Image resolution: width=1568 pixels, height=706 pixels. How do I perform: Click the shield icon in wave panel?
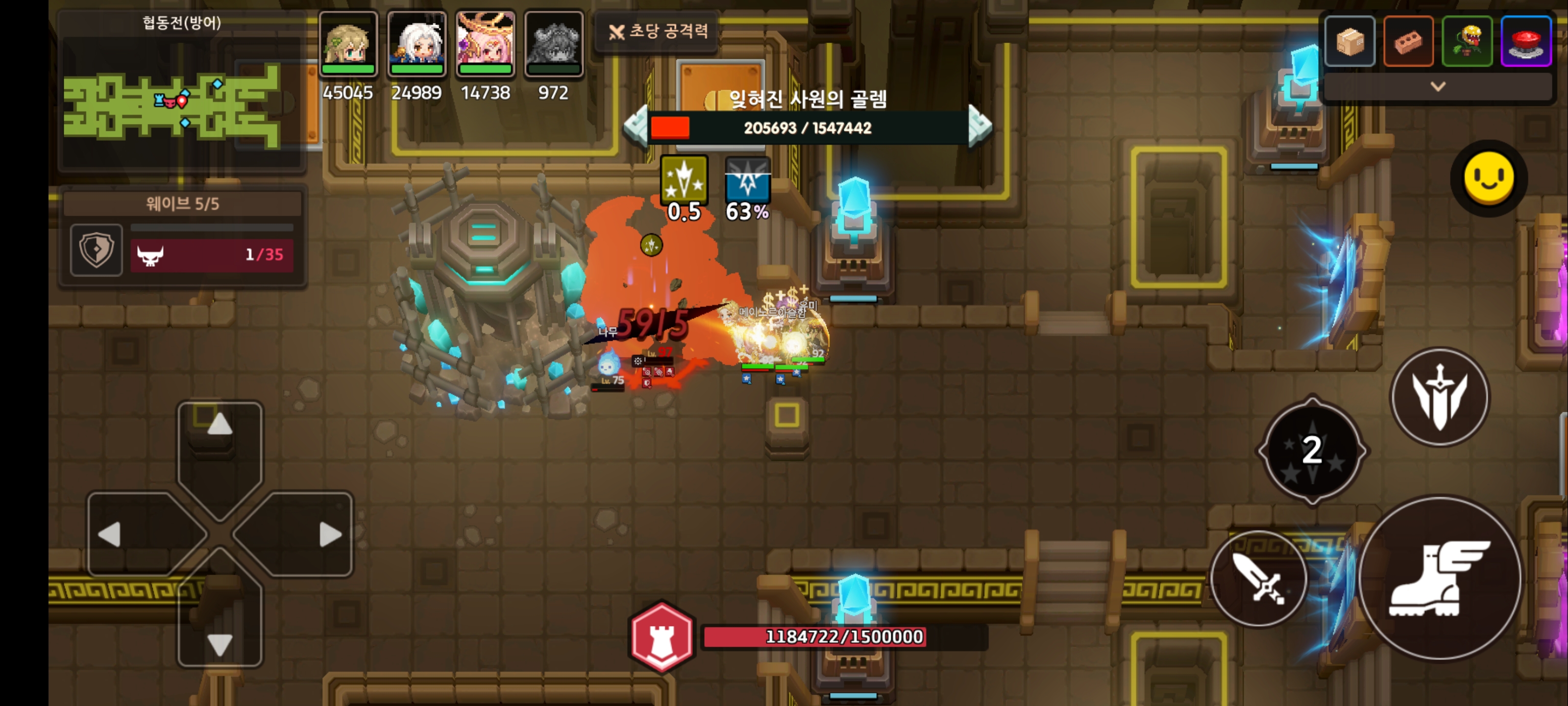click(x=96, y=250)
